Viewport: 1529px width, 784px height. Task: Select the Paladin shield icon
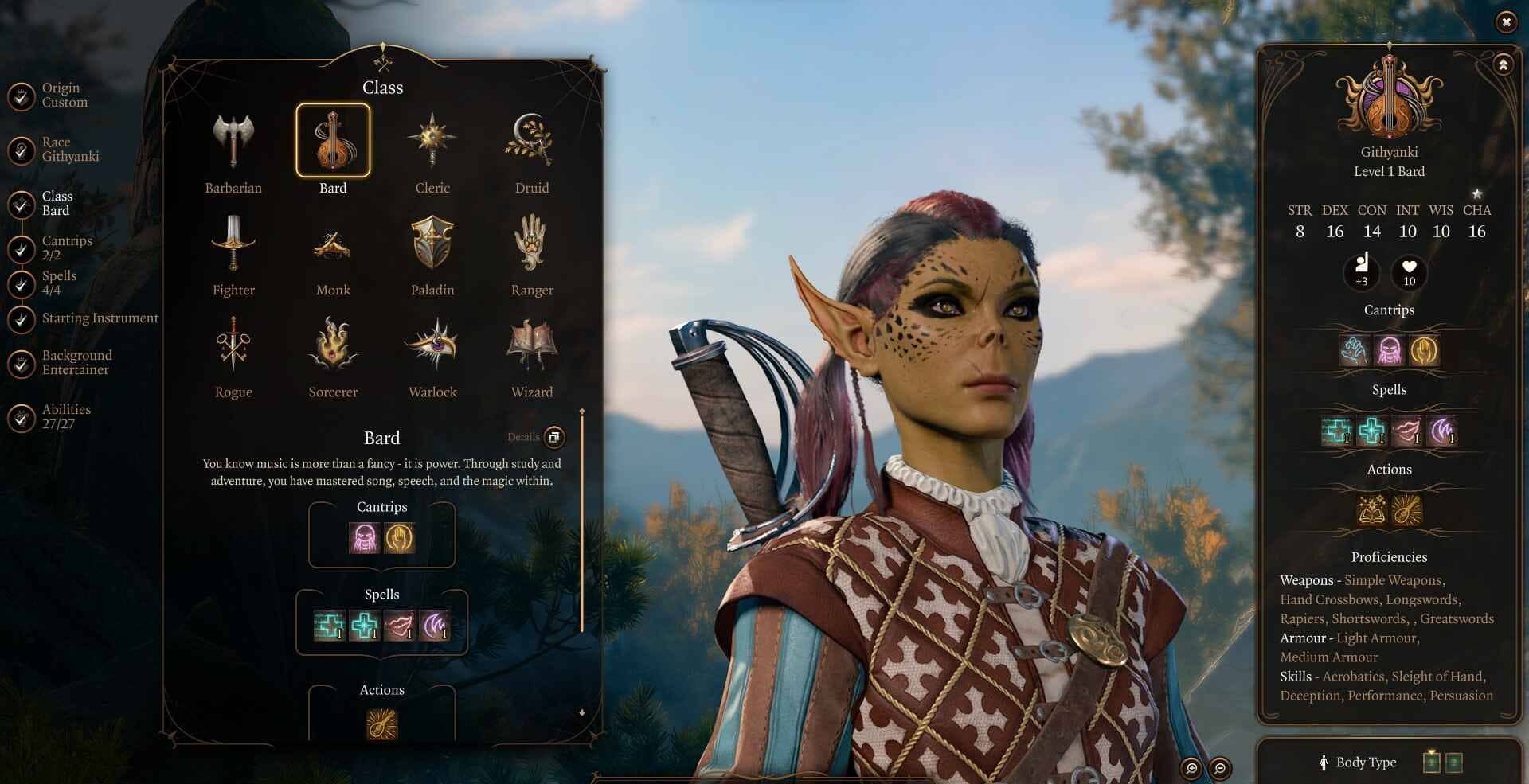click(x=432, y=244)
